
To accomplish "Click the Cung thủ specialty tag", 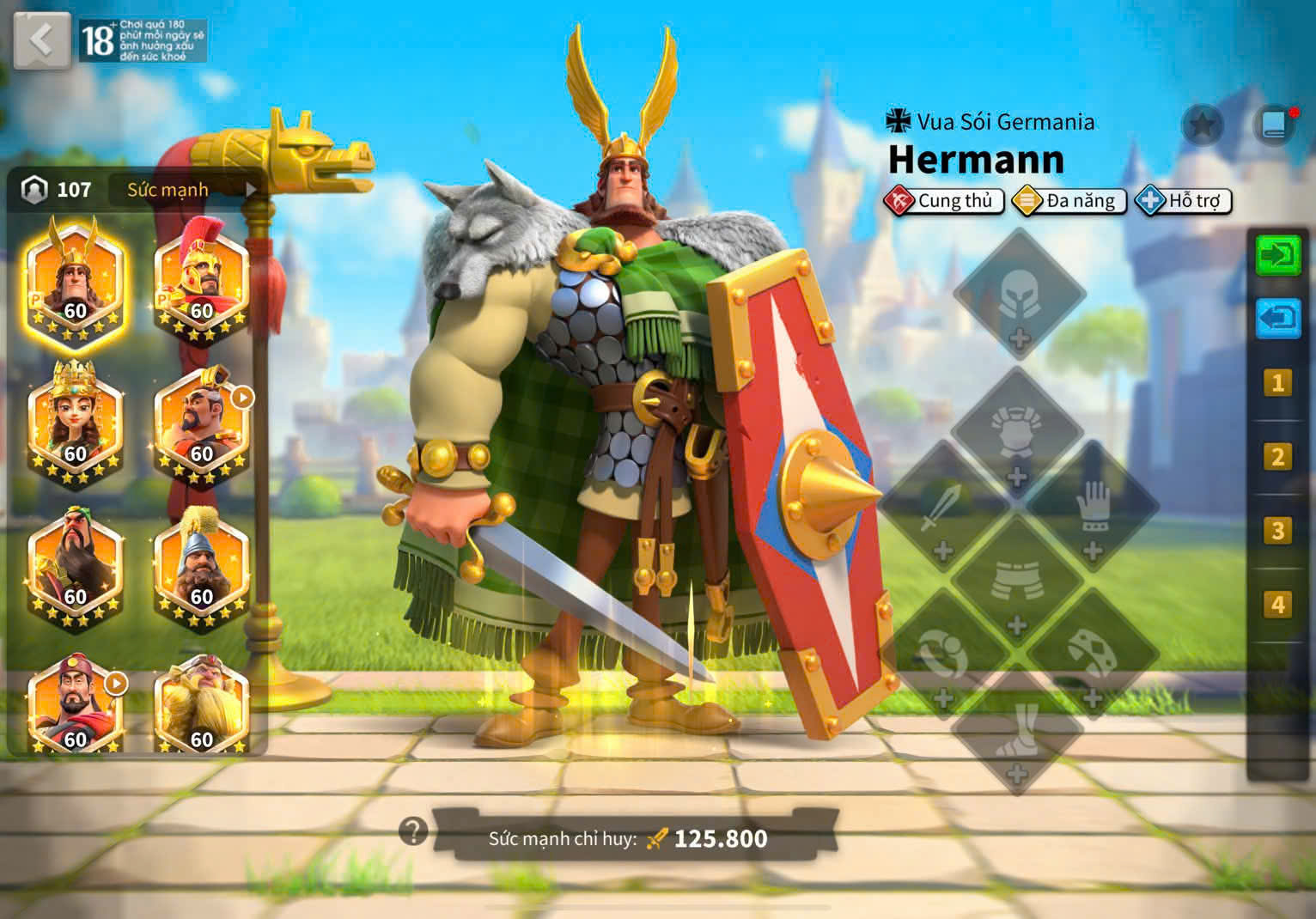I will (x=944, y=201).
